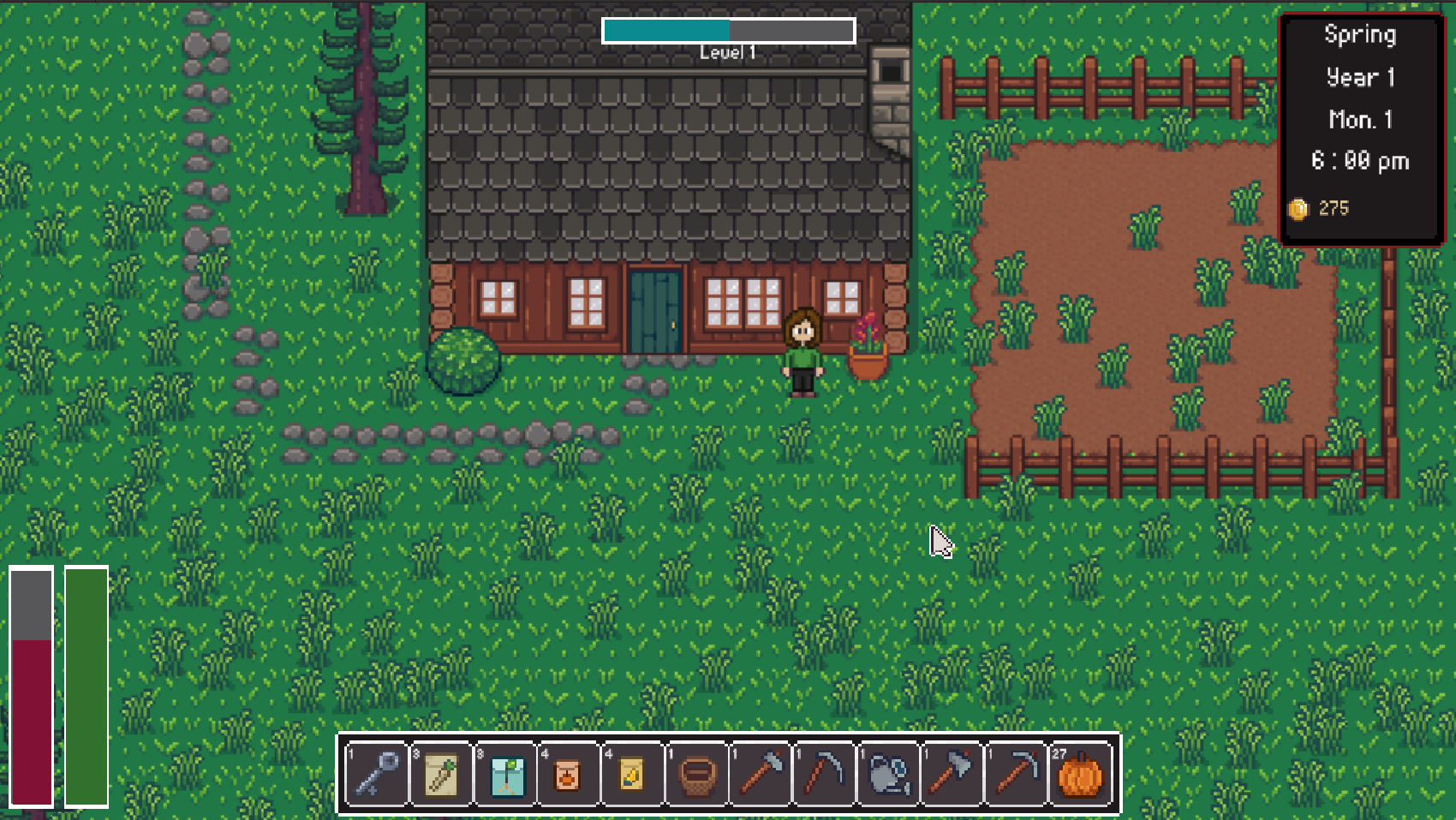Choose the watering can slot
This screenshot has height=820, width=1456.
(889, 775)
